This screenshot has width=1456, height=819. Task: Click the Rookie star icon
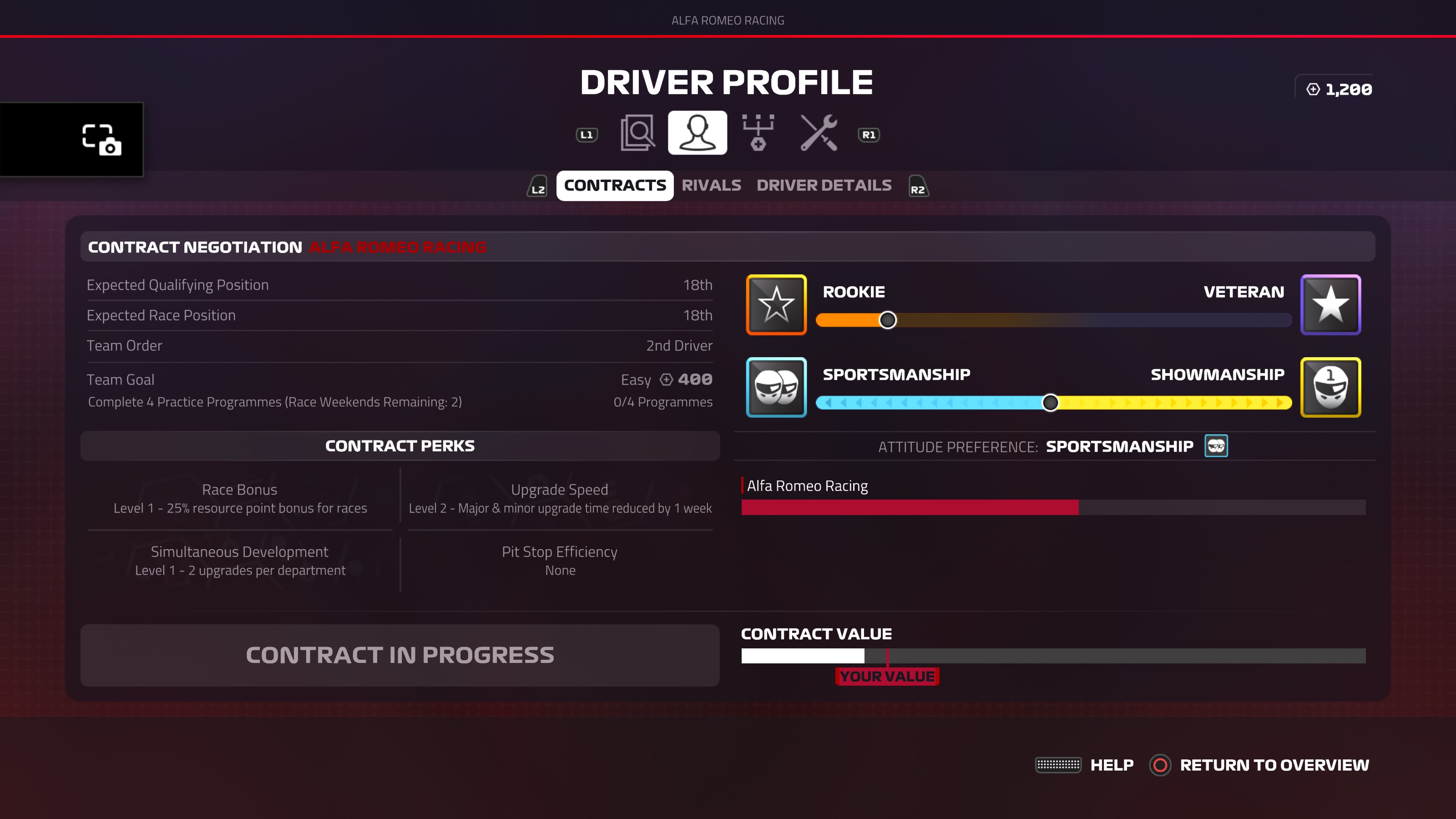pyautogui.click(x=776, y=304)
